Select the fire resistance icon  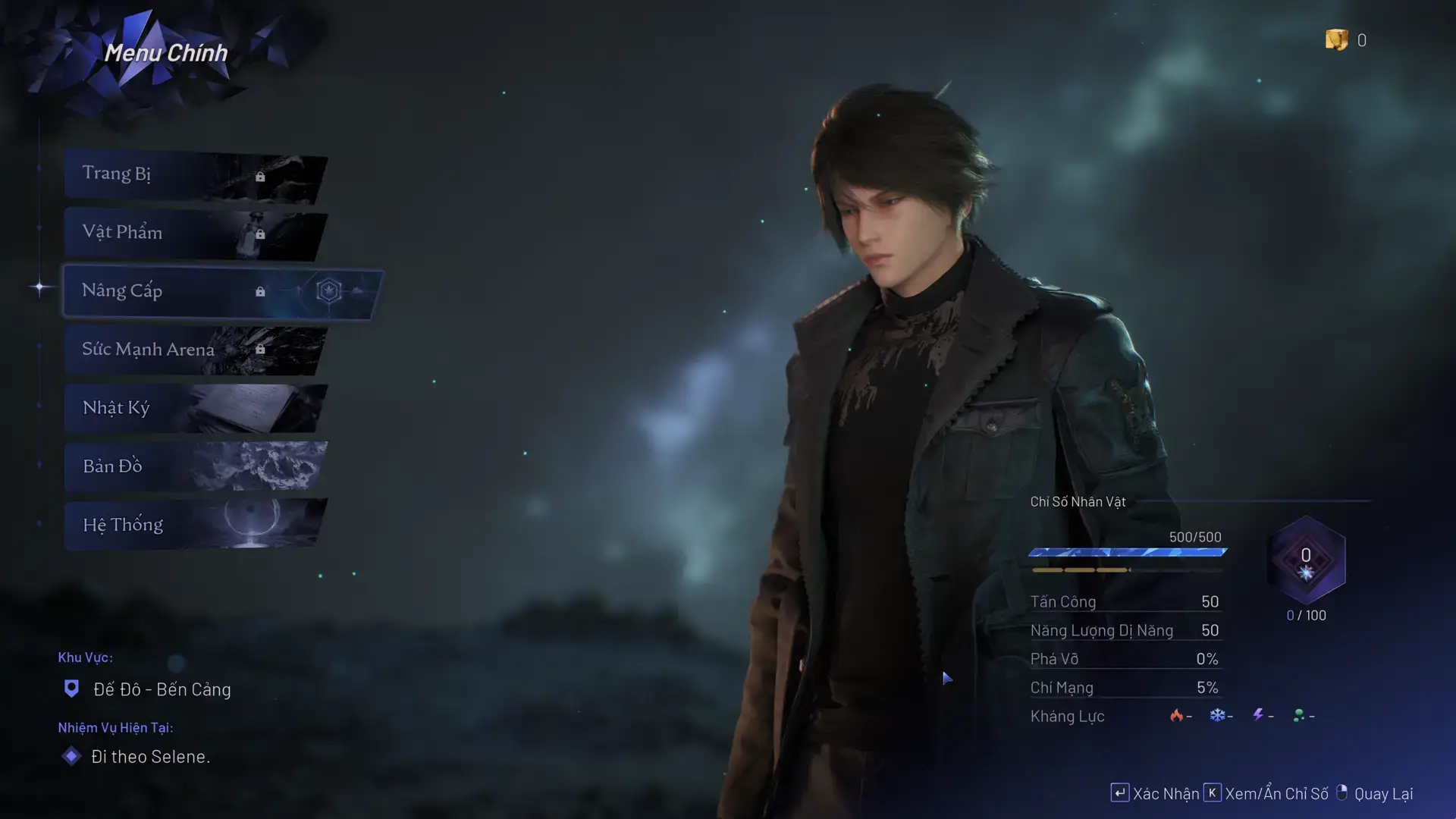pos(1175,714)
